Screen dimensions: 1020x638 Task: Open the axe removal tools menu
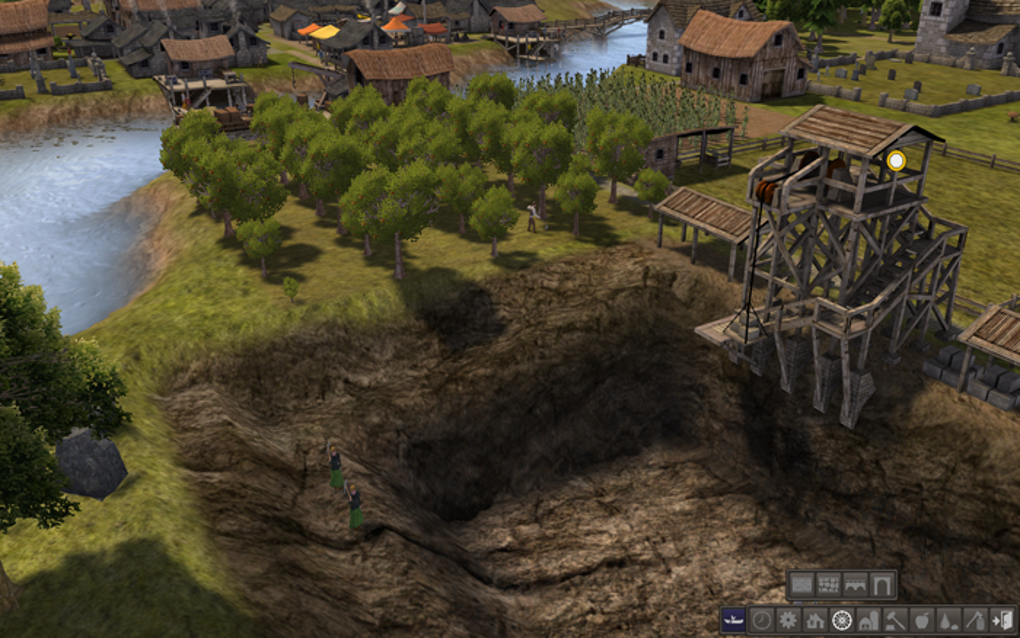[975, 620]
